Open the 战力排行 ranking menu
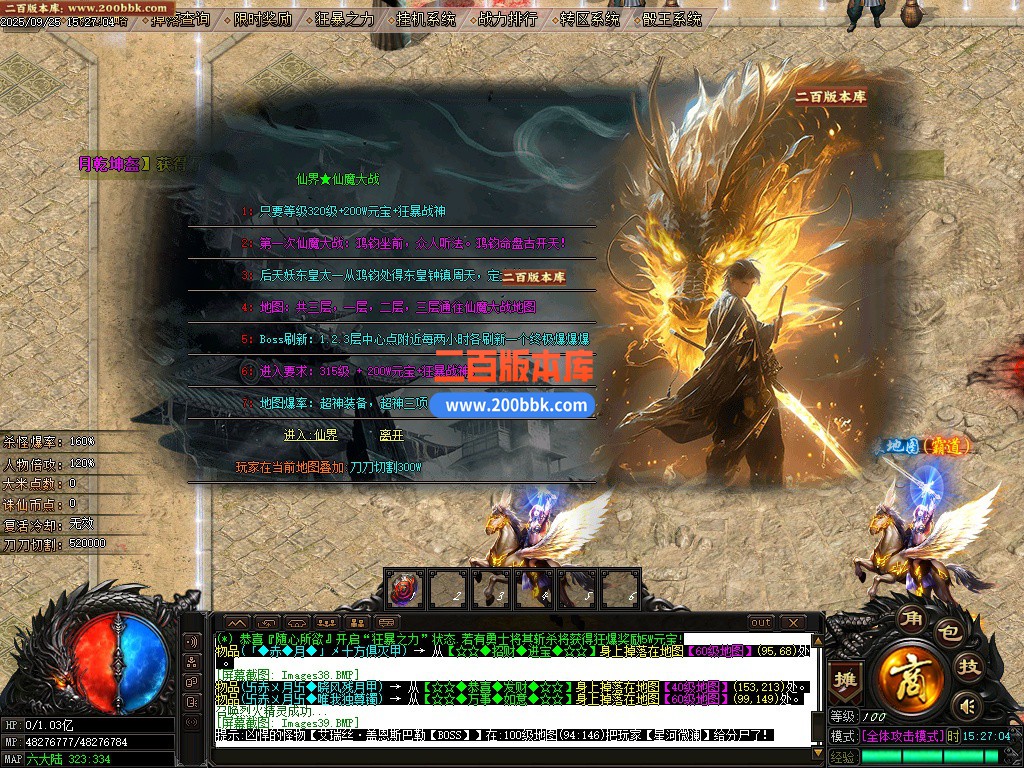The width and height of the screenshot is (1024, 768). click(x=508, y=19)
